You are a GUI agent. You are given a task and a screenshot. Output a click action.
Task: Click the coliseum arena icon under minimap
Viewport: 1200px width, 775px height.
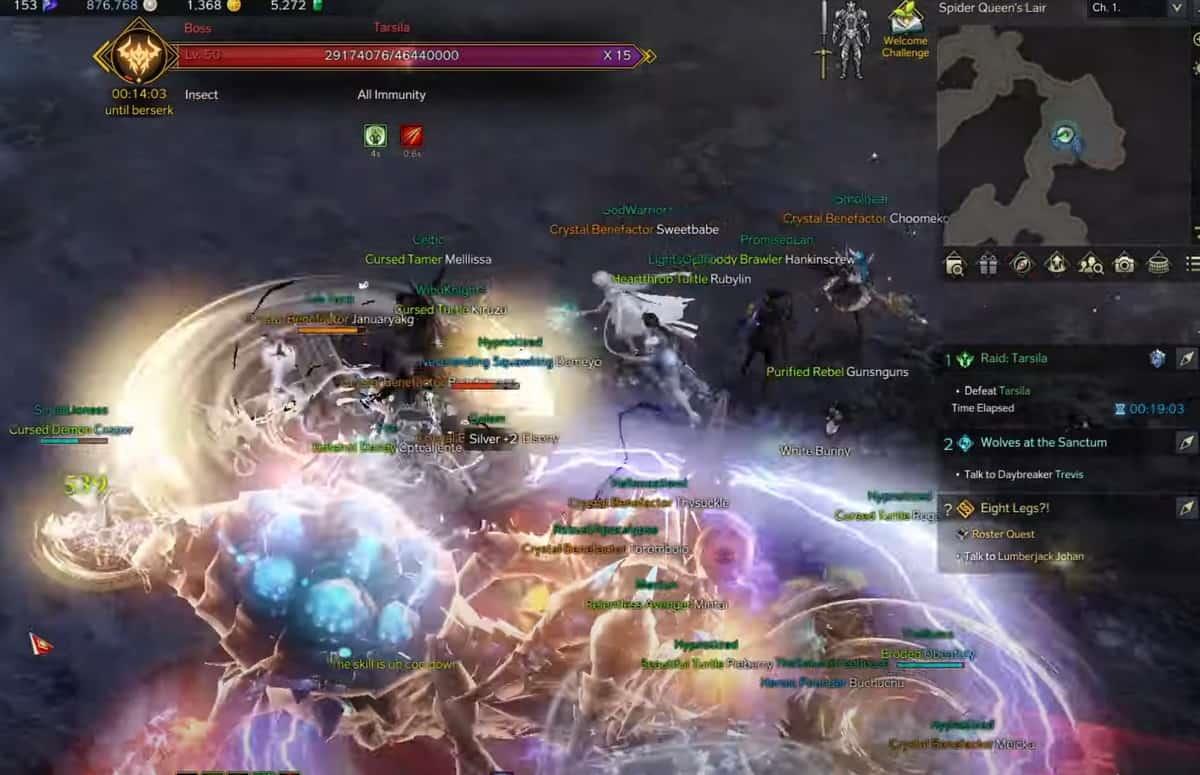click(1158, 264)
